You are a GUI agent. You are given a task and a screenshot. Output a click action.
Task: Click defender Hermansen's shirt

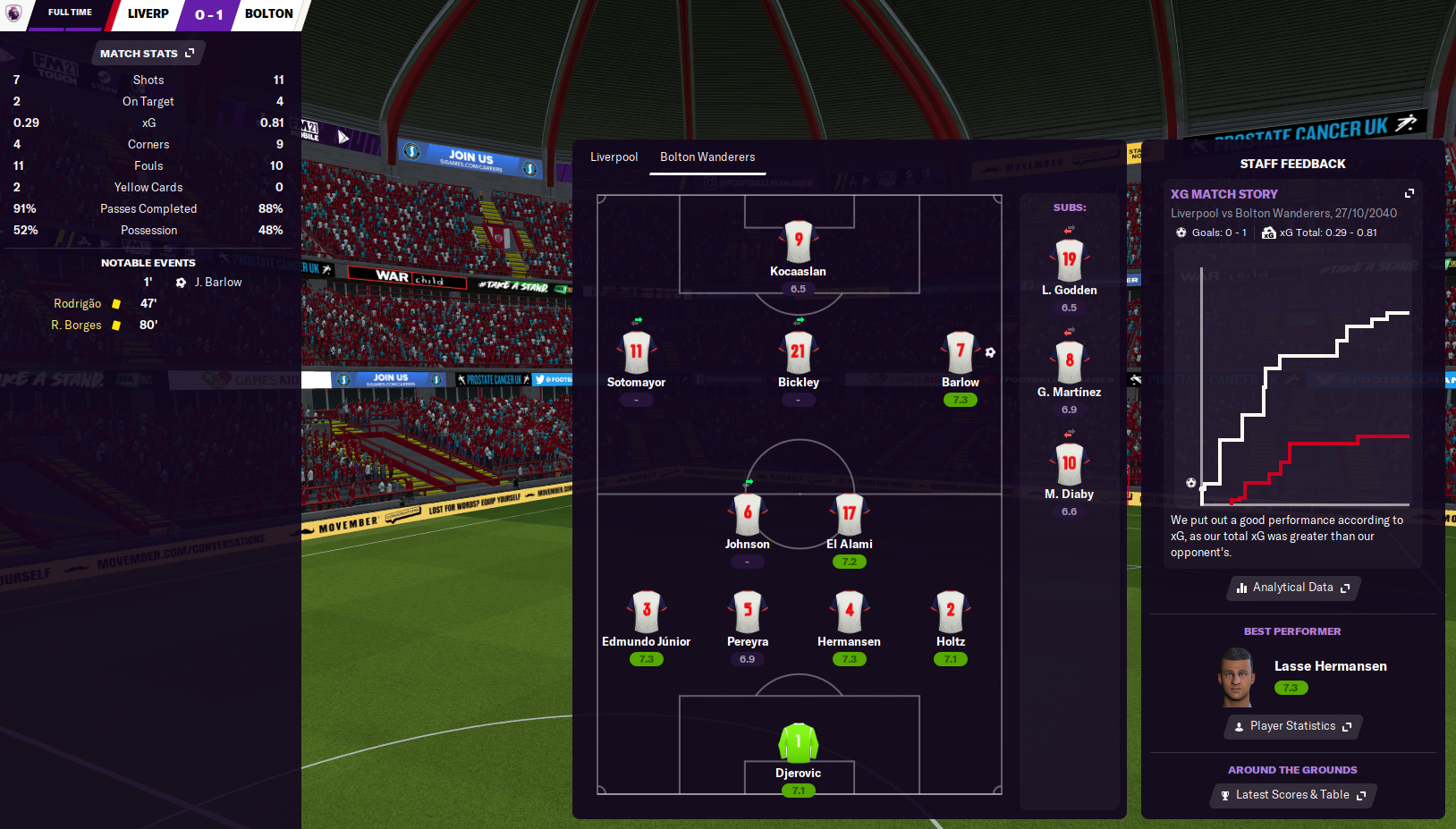click(x=849, y=612)
